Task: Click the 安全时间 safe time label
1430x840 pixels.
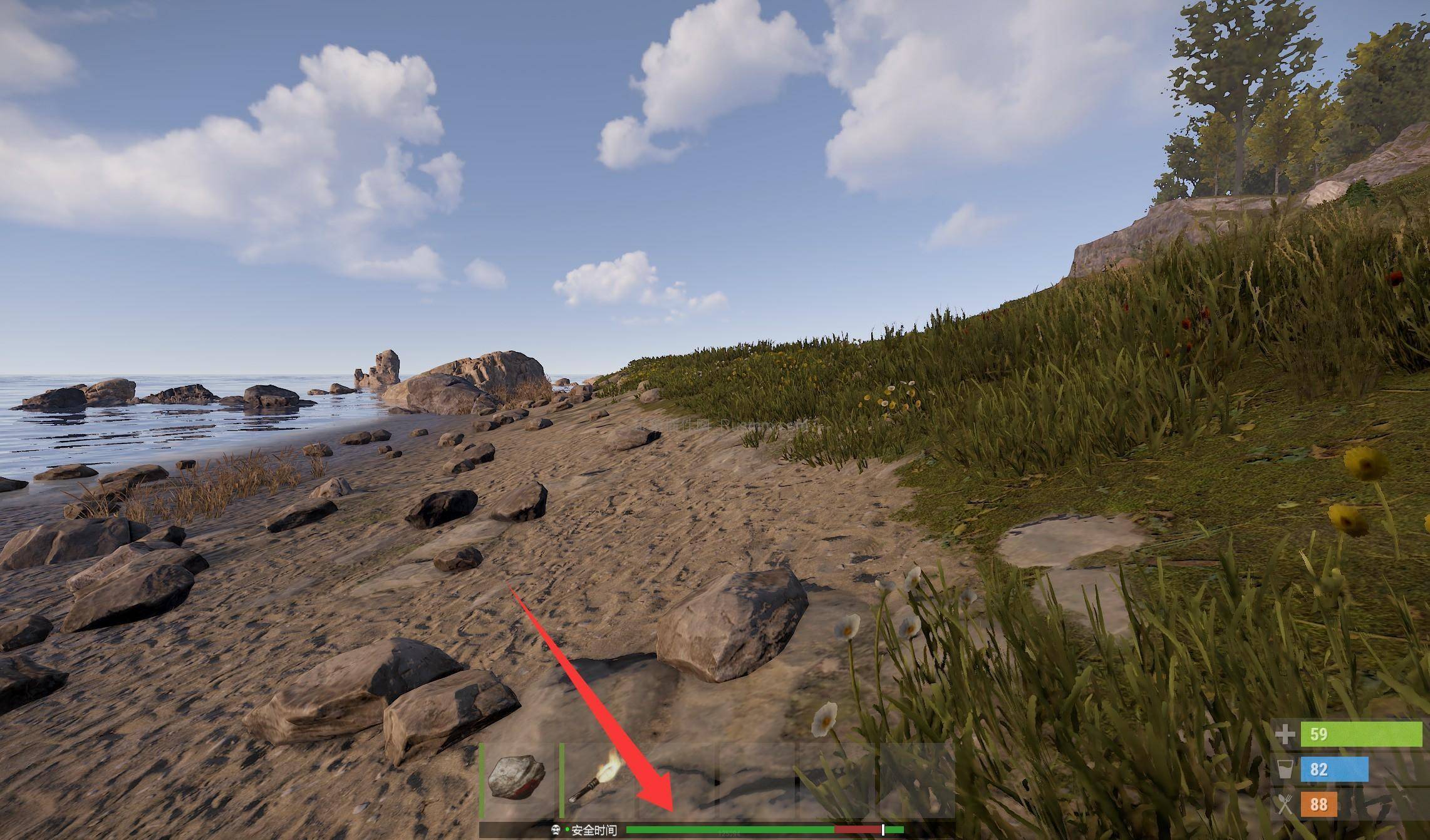Action: (595, 829)
